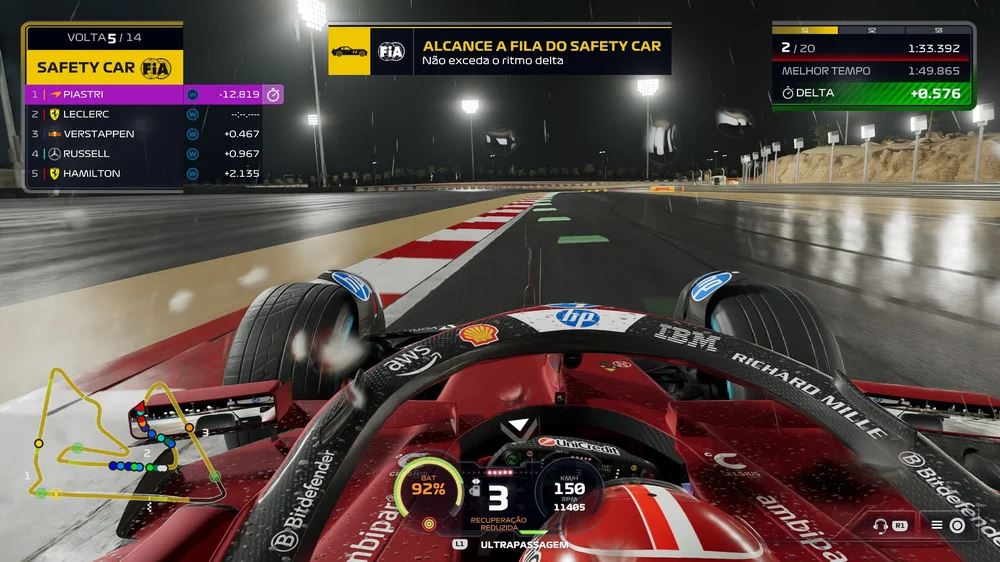Click Russell's row in the standings
Viewport: 1000px width, 562px height.
[150, 154]
